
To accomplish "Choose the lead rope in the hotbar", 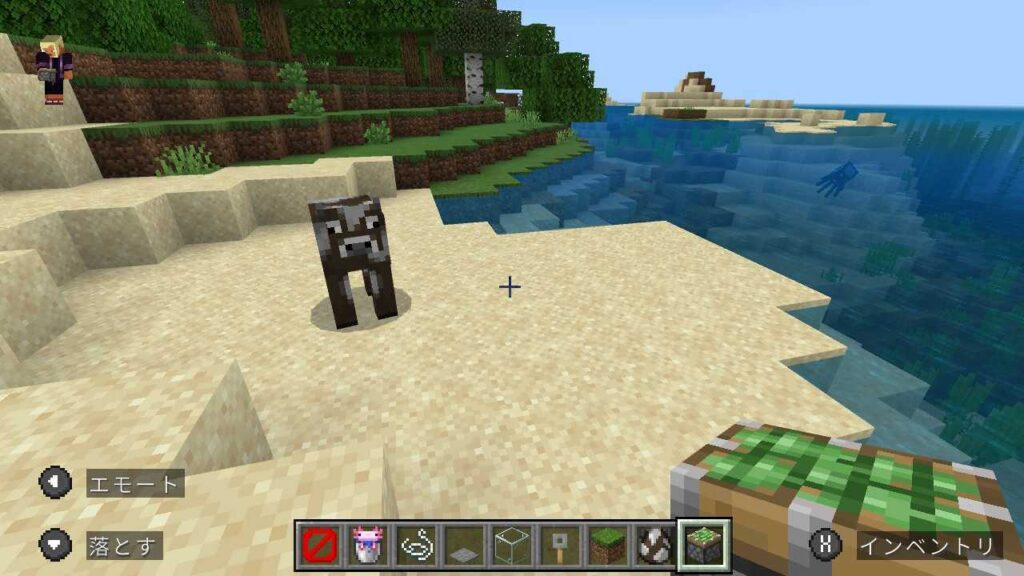I will pyautogui.click(x=416, y=545).
